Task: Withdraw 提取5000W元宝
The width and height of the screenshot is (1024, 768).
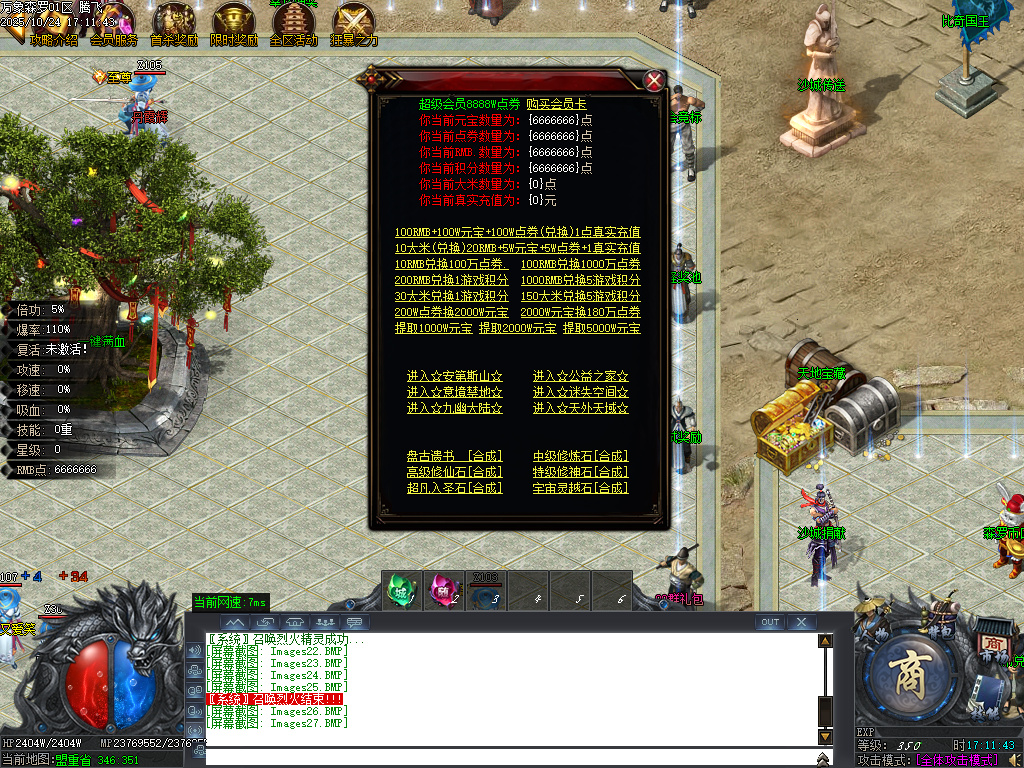Action: coord(601,328)
